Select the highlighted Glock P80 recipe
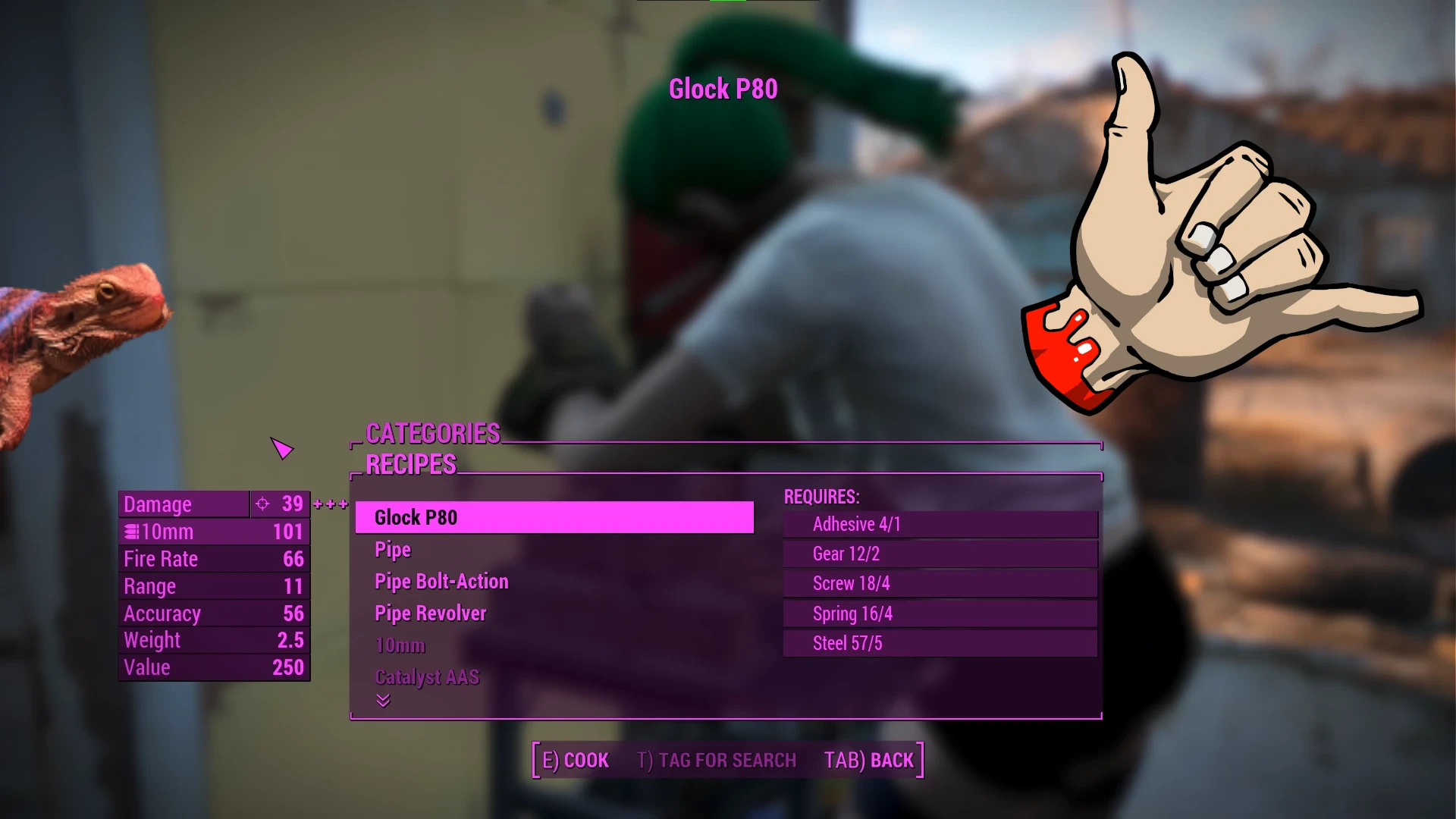 554,517
